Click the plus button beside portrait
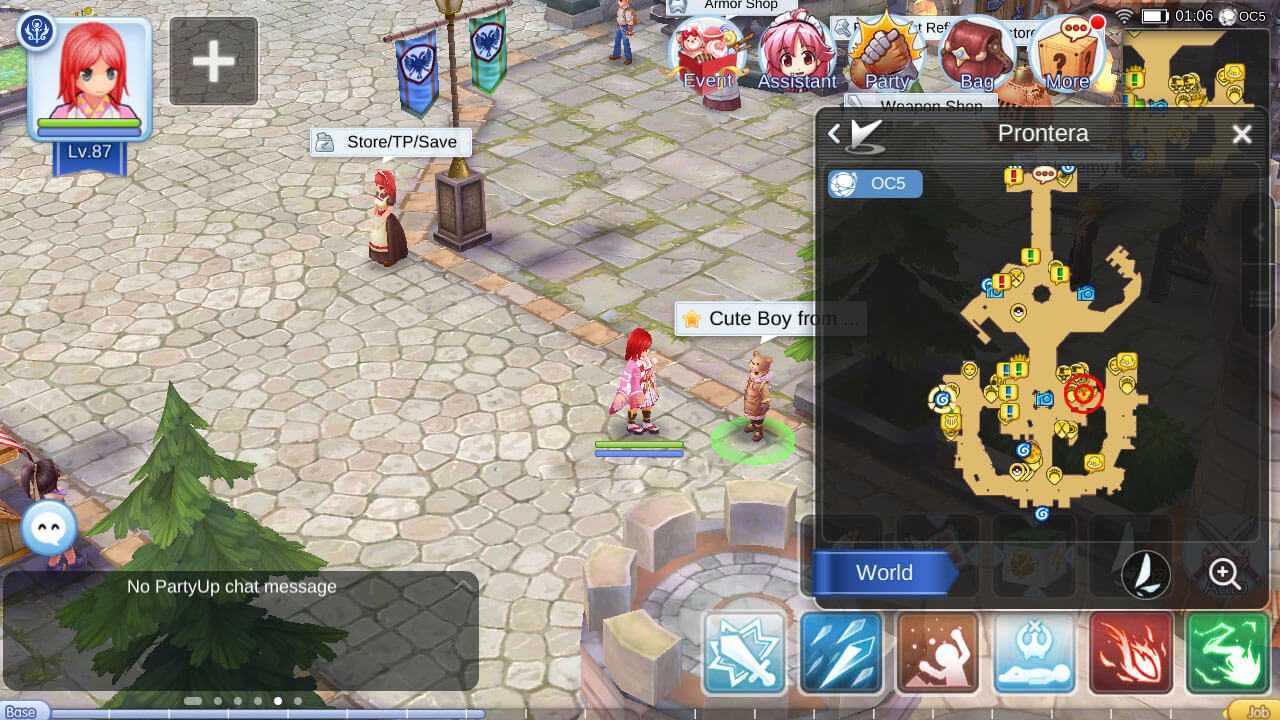 [213, 61]
